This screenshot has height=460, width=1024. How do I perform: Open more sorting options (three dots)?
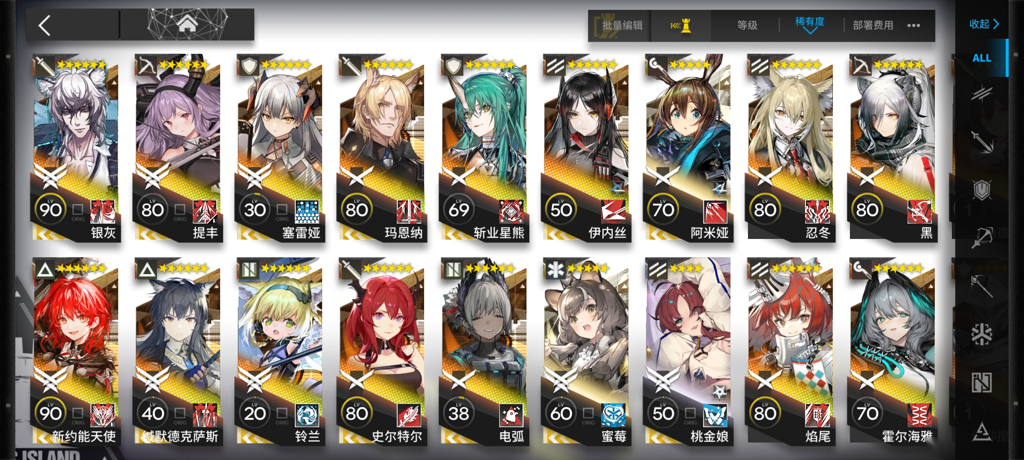coord(914,26)
